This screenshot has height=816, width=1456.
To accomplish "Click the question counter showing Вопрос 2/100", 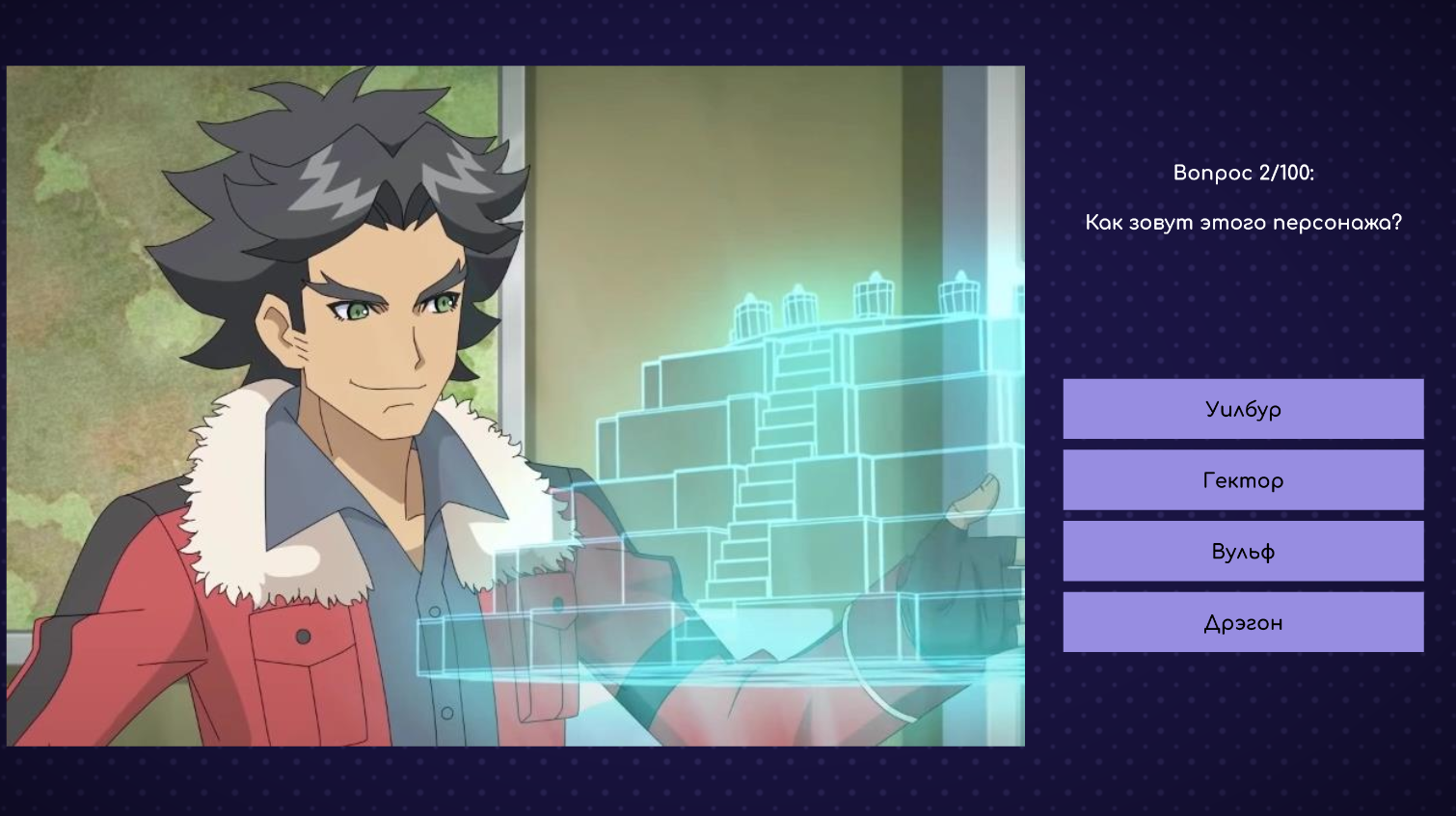I will (x=1244, y=176).
